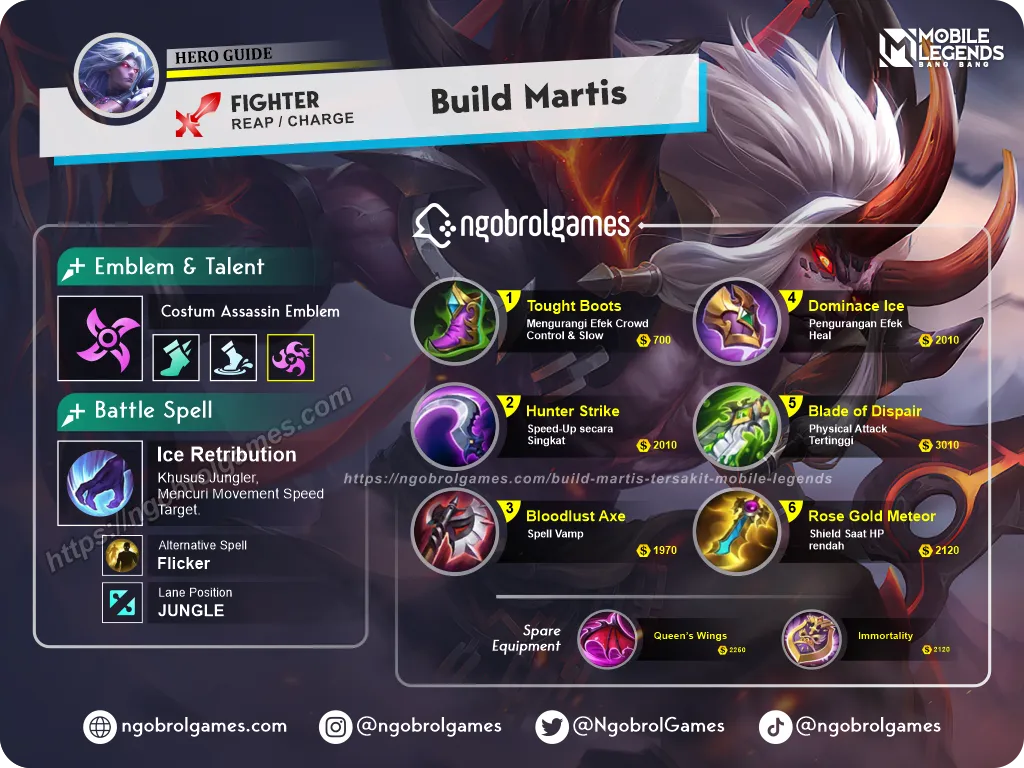1024x768 pixels.
Task: Open the @NgobrolGames Twitter handle
Action: point(630,726)
